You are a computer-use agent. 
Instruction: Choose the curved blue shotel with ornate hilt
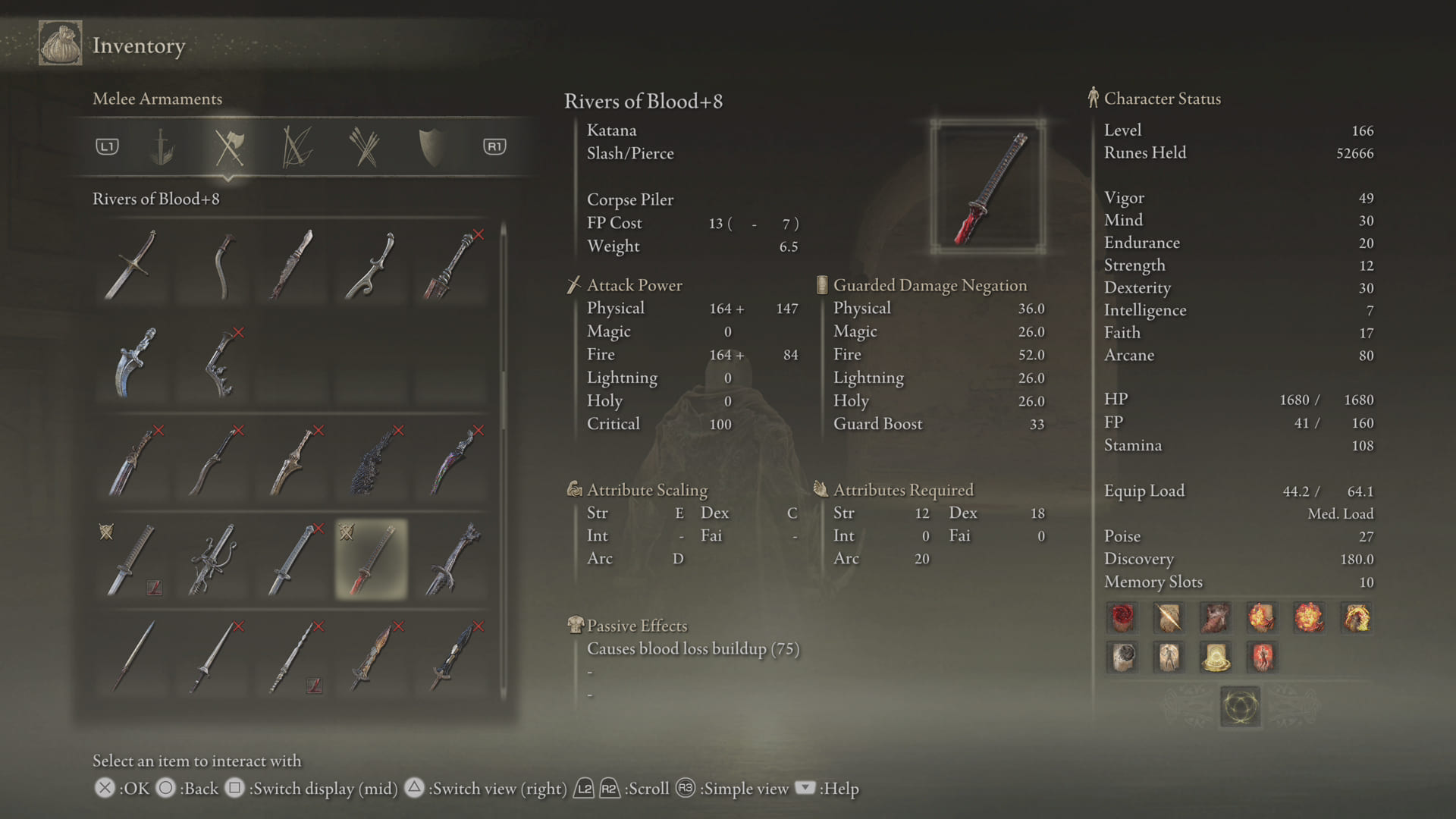click(134, 362)
